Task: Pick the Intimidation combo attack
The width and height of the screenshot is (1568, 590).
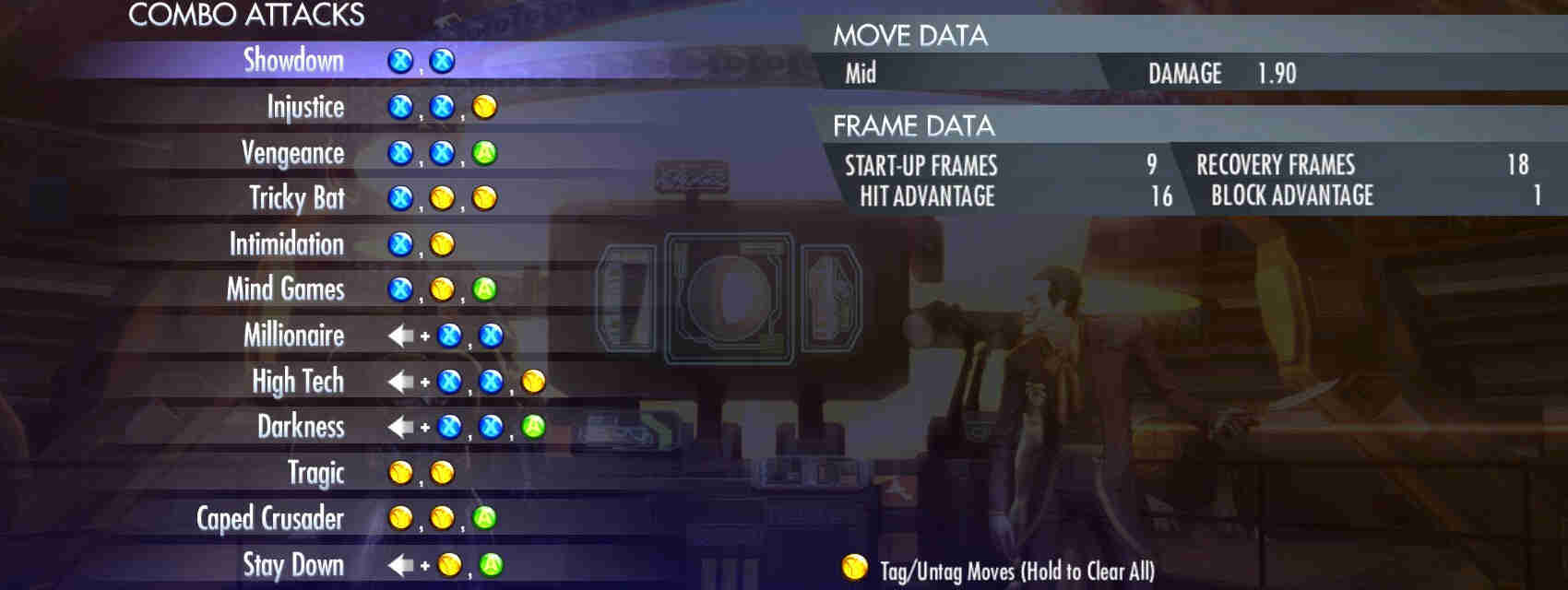Action: [286, 244]
